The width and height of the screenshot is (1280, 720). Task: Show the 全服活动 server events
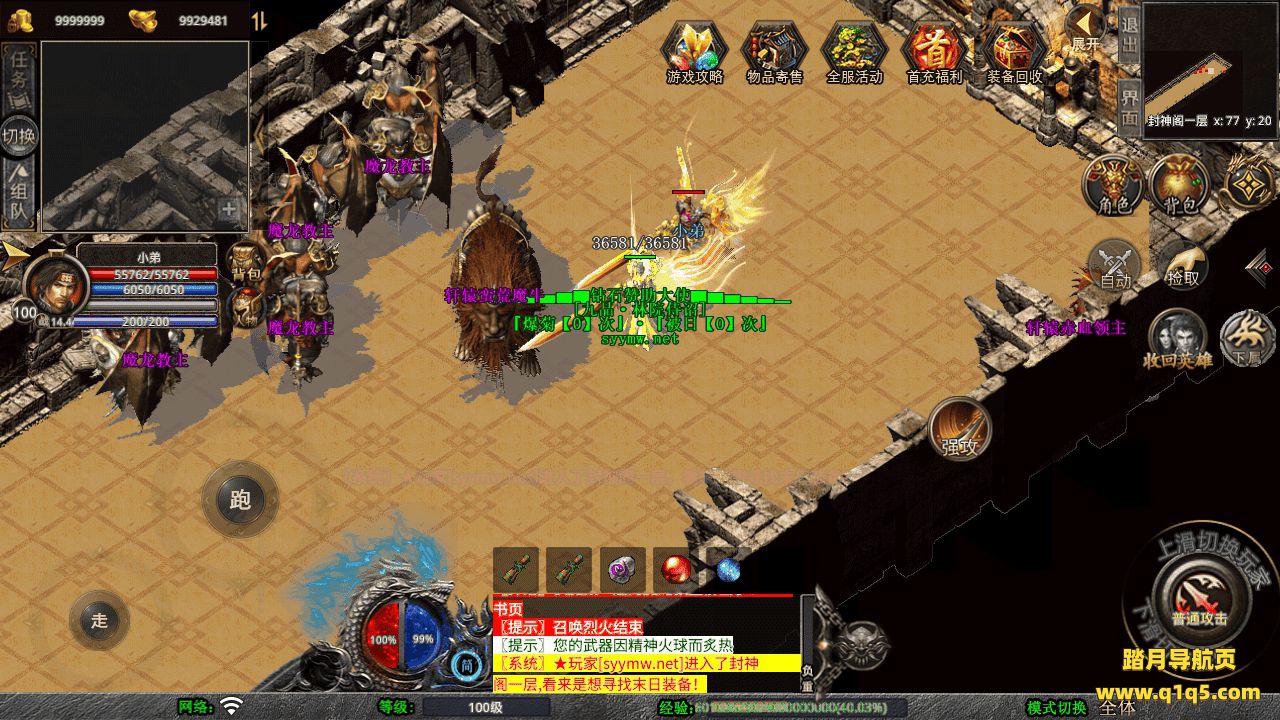(x=854, y=50)
